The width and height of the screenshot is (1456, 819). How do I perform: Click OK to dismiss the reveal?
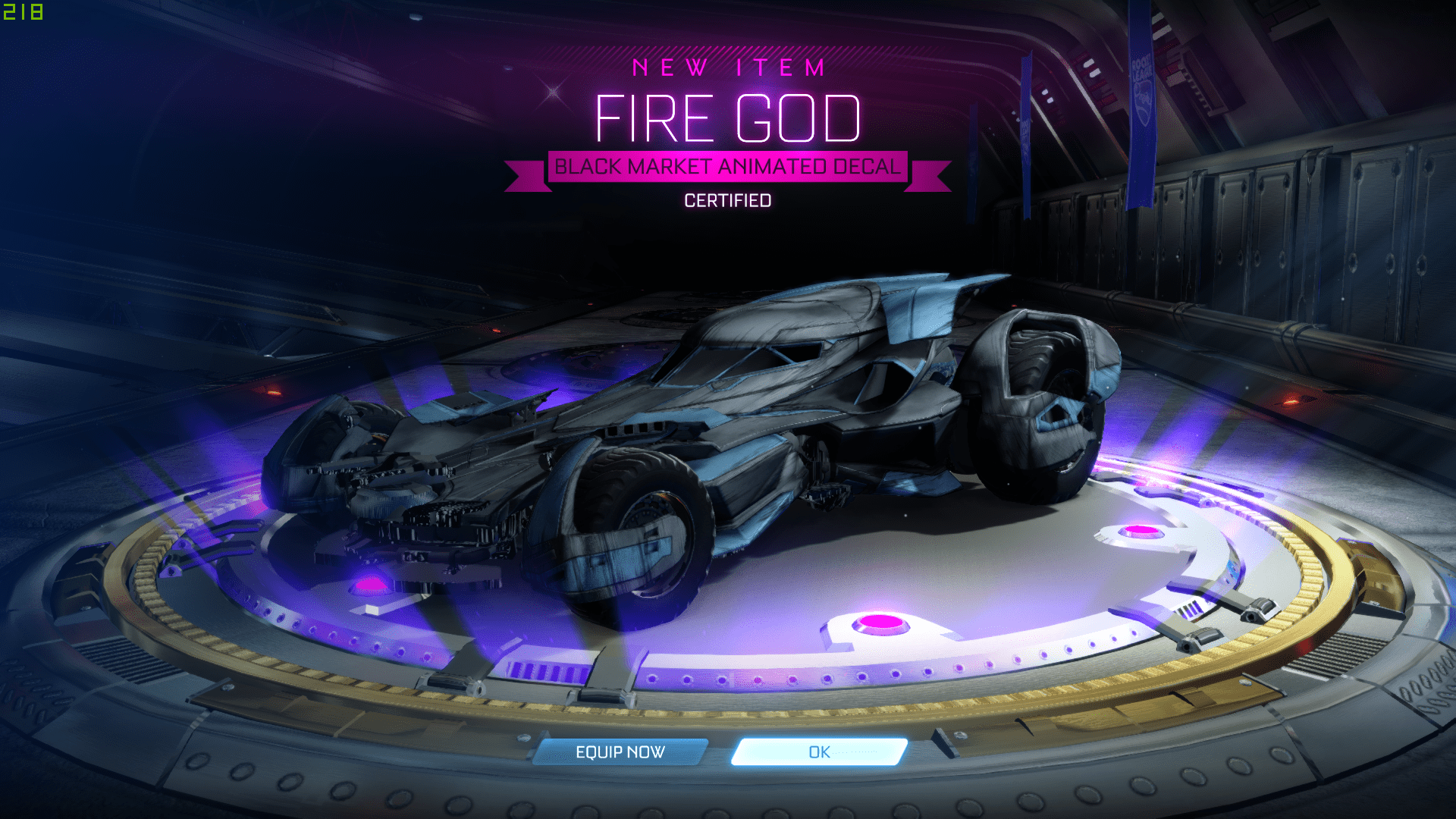(x=817, y=751)
